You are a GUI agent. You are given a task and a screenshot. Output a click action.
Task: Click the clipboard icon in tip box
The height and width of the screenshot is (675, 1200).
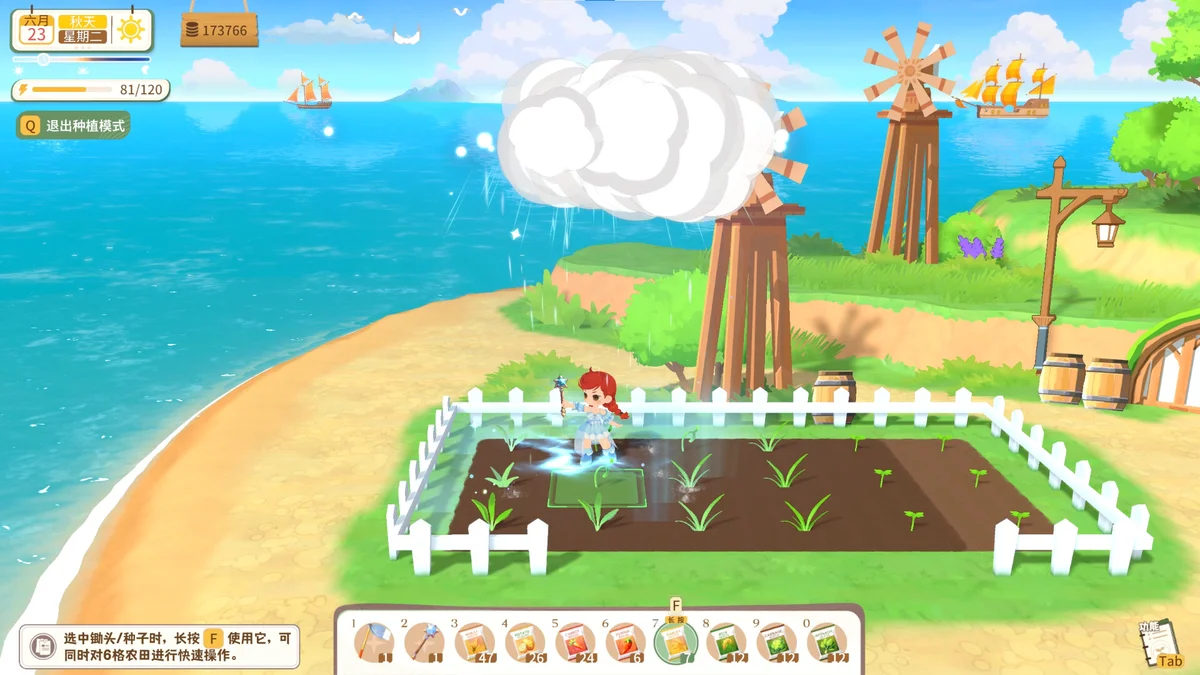point(42,647)
